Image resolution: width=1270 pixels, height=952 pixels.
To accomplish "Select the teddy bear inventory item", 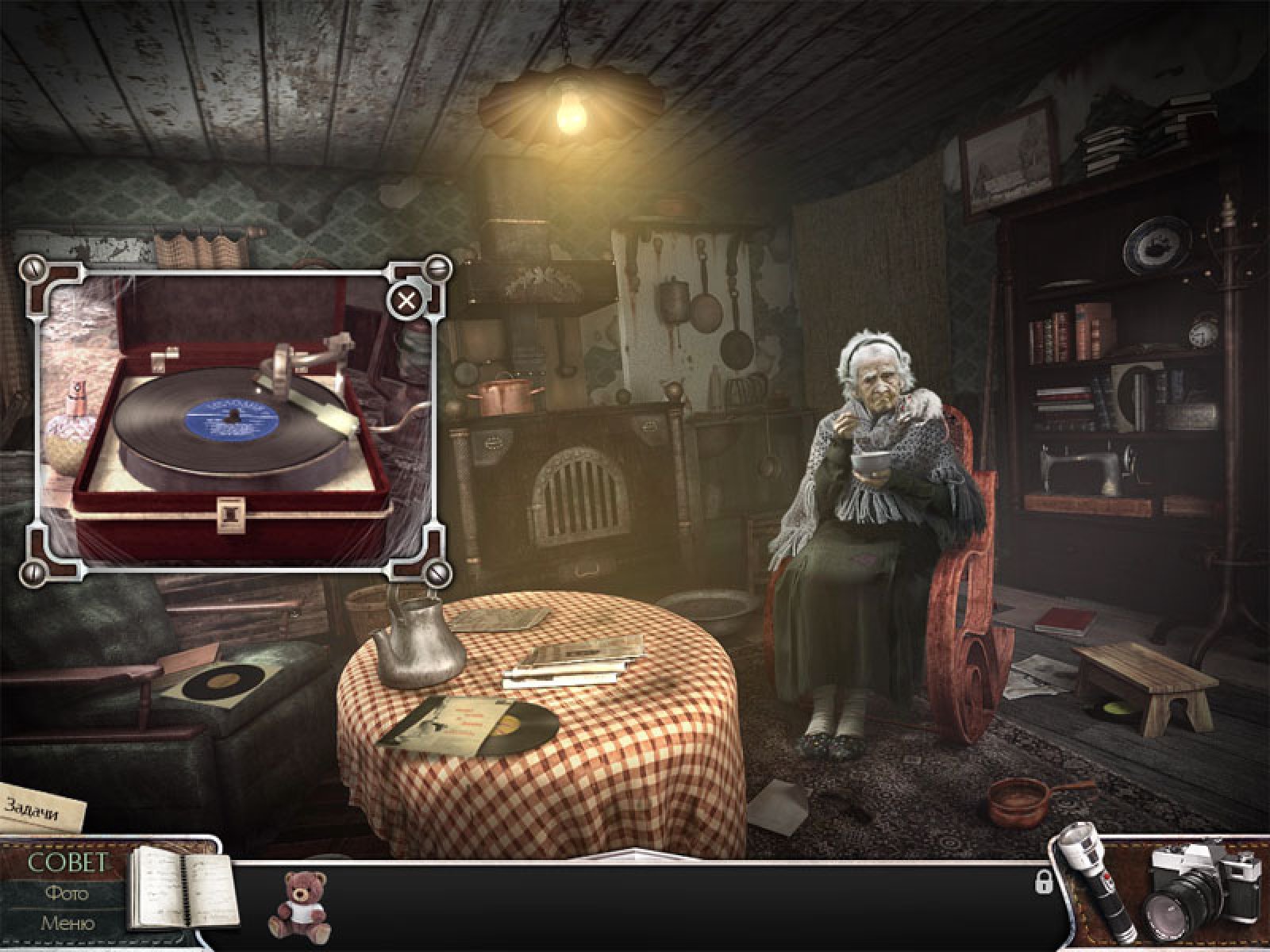I will click(x=298, y=904).
